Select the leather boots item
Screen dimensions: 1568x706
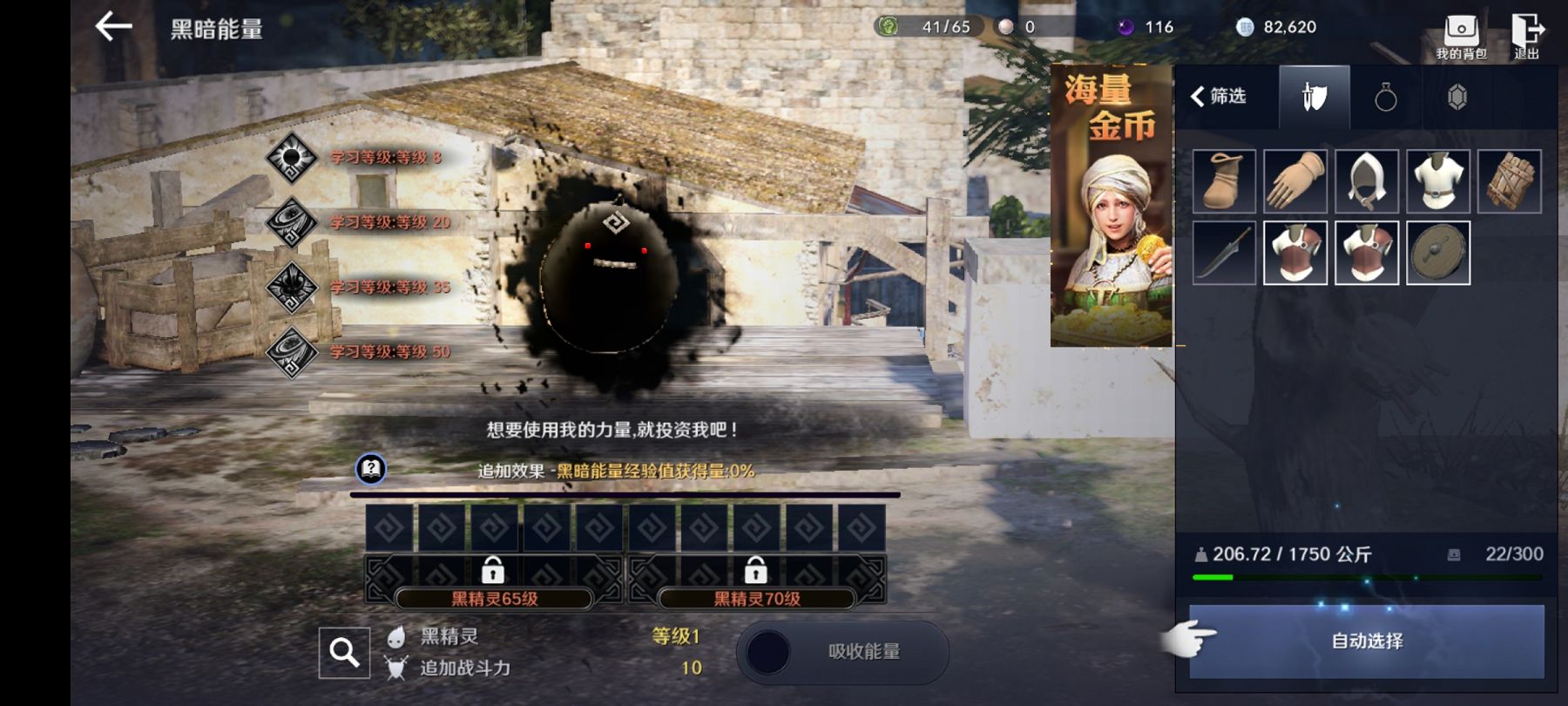click(x=1224, y=181)
